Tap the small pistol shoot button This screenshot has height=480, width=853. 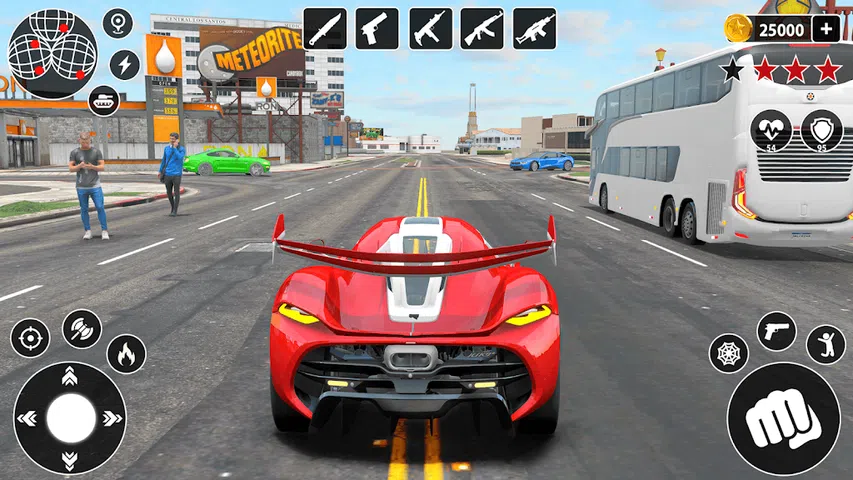[776, 331]
